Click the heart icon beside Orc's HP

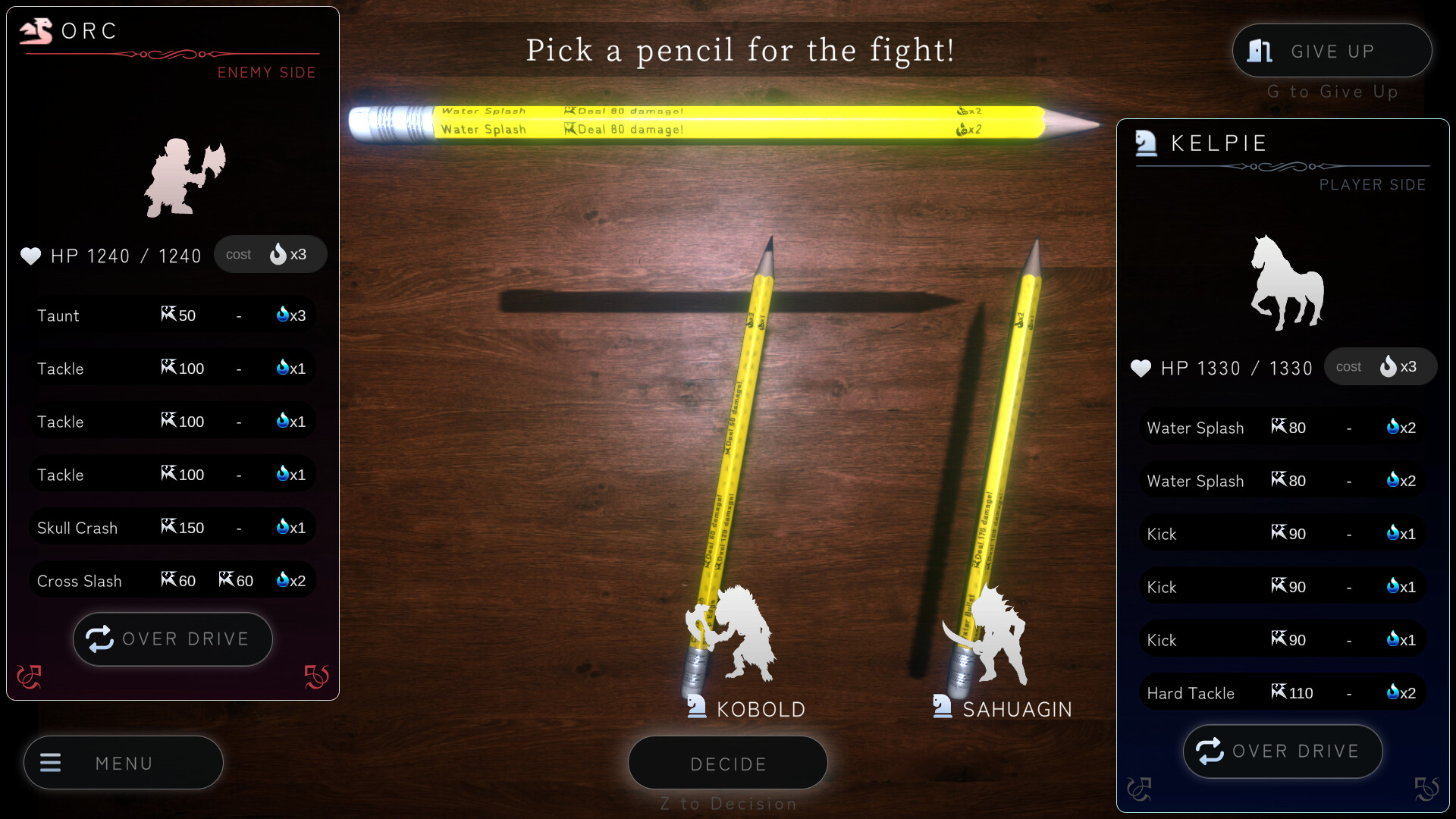click(29, 256)
